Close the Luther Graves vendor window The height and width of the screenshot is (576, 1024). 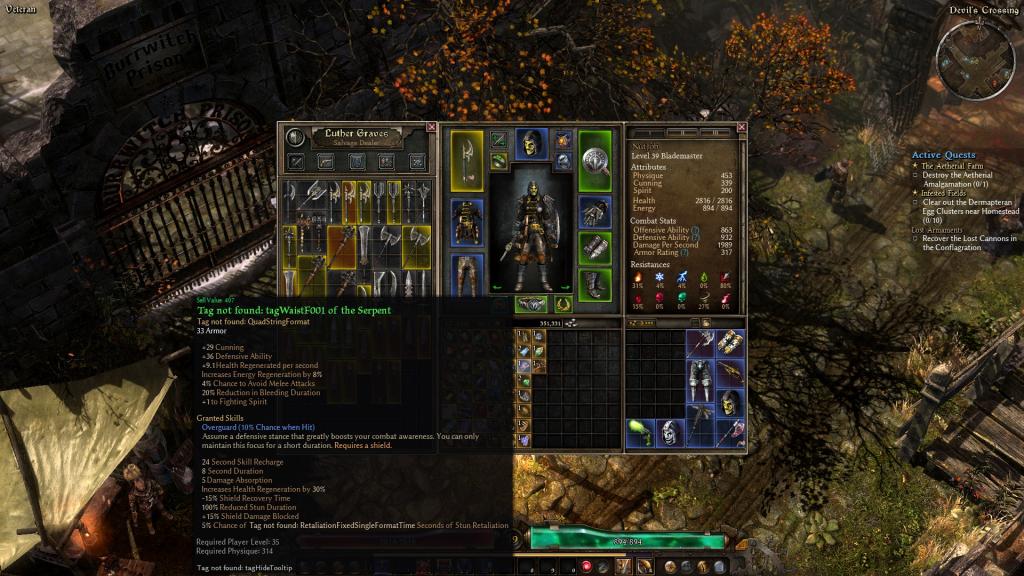431,127
